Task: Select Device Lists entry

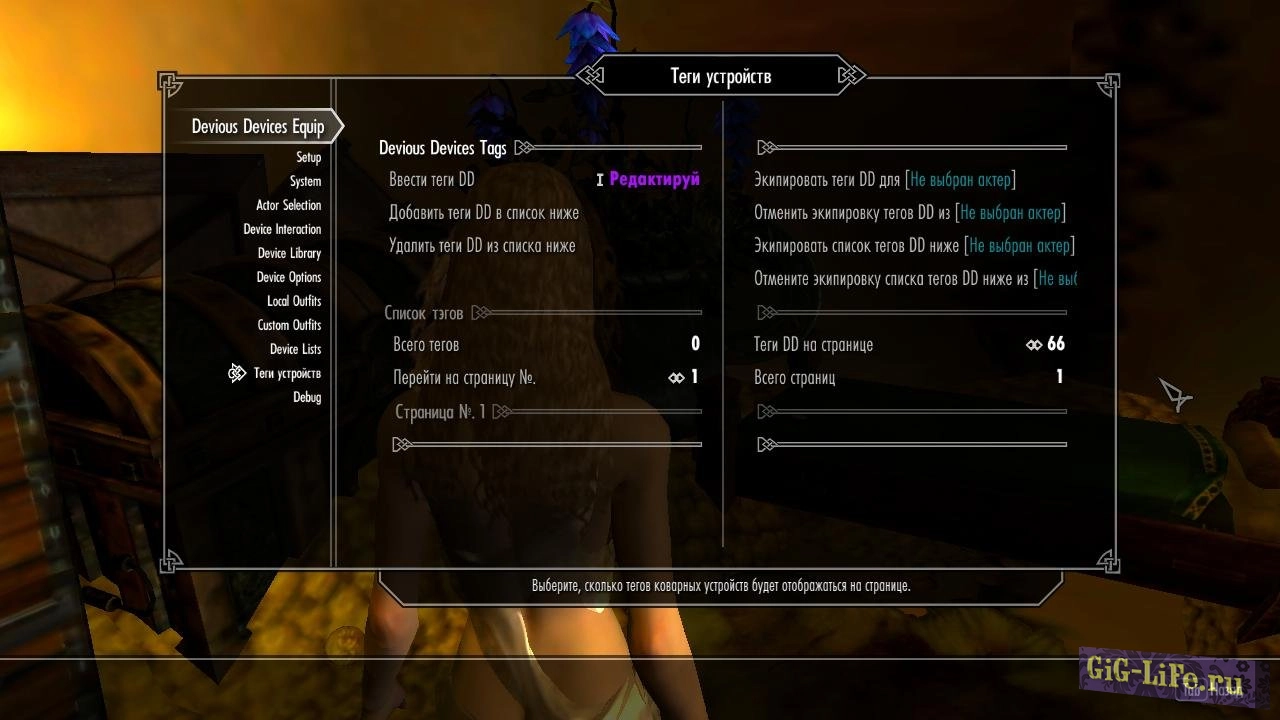Action: point(295,350)
